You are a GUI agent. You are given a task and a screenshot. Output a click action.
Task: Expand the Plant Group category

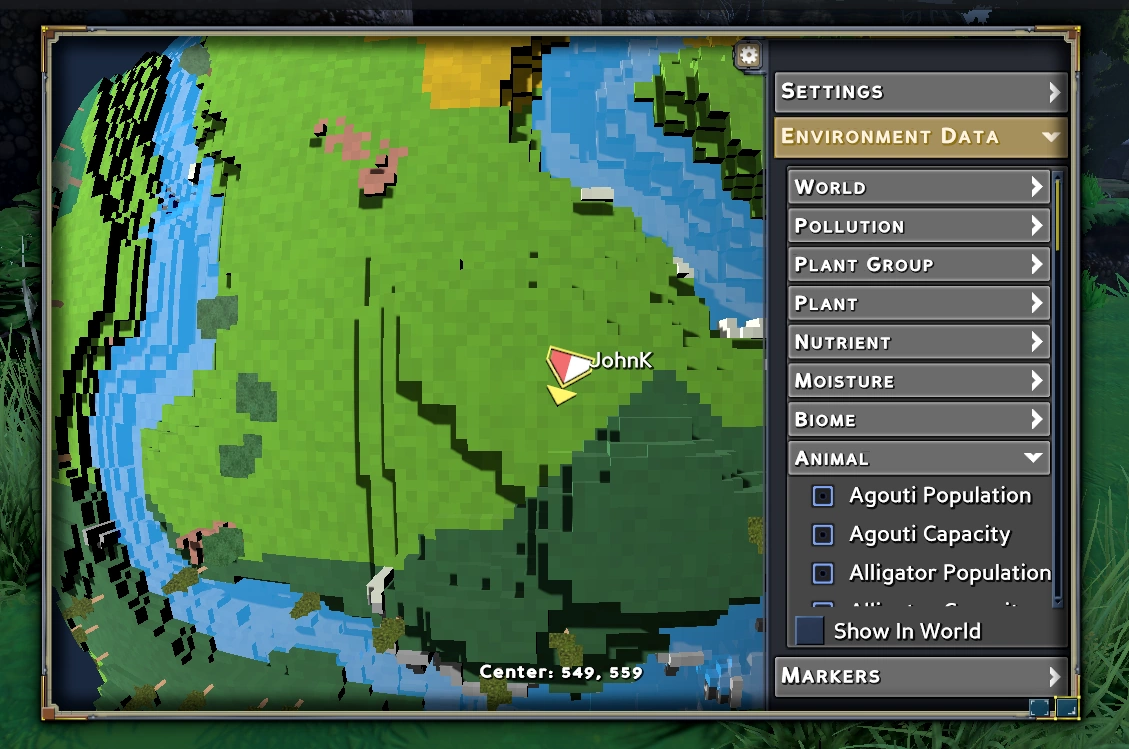coord(918,265)
